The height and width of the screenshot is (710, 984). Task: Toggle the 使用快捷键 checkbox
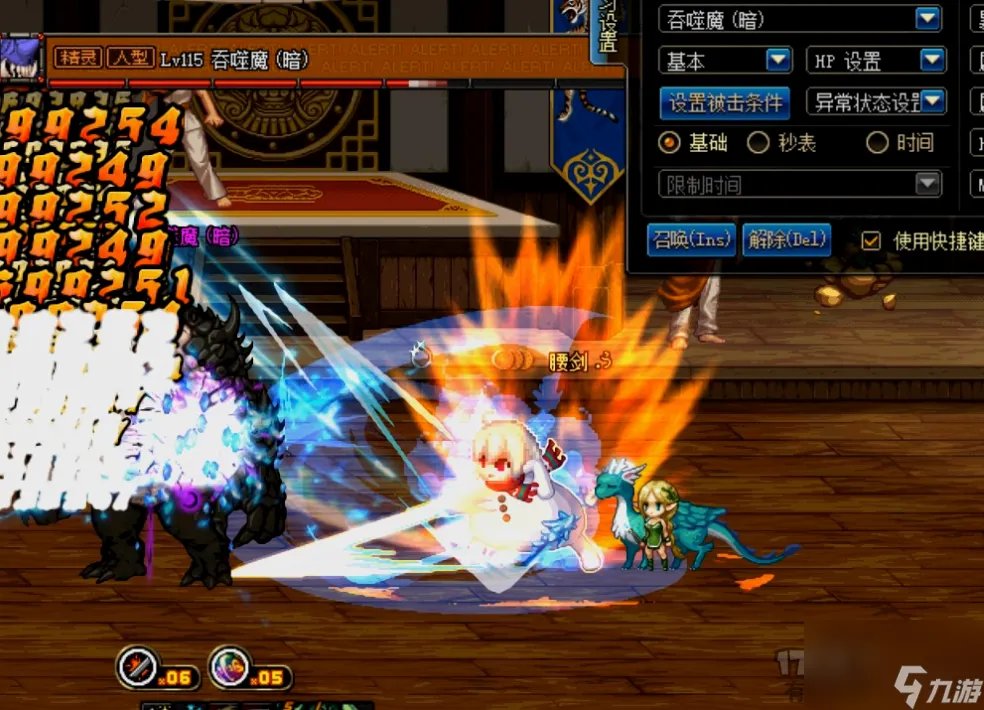[871, 241]
